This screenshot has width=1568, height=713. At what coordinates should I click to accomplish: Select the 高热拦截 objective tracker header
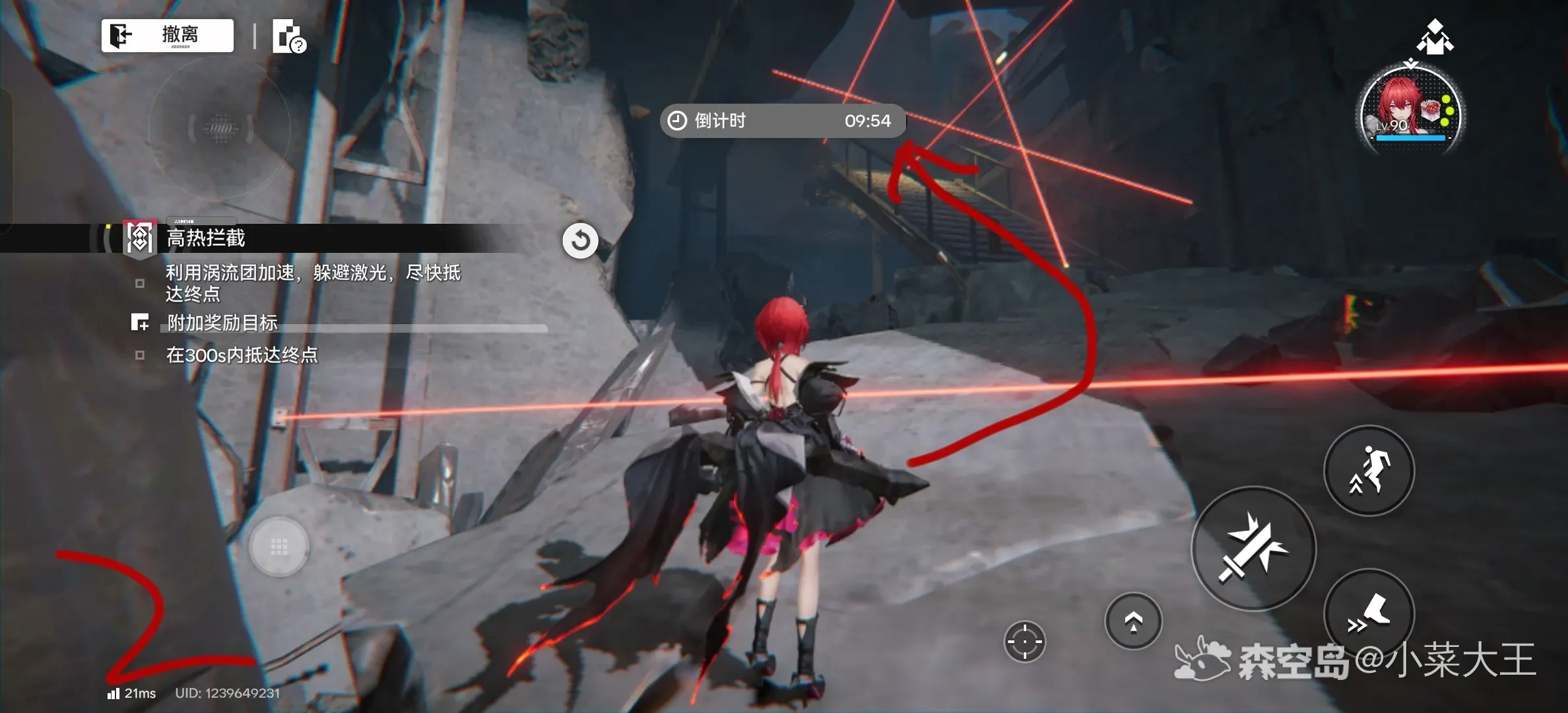click(206, 238)
